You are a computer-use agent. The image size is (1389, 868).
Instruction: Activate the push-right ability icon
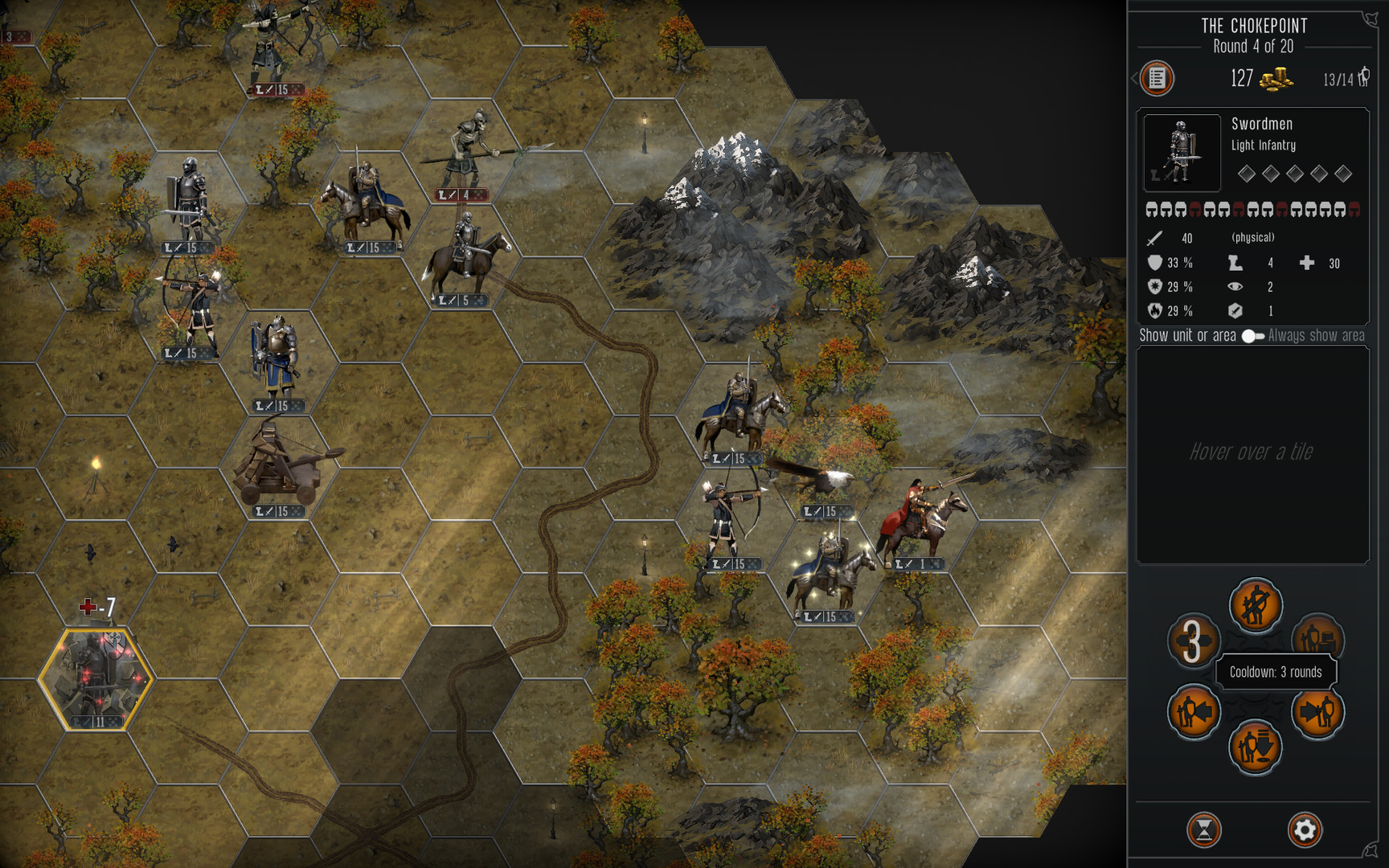pyautogui.click(x=1319, y=711)
